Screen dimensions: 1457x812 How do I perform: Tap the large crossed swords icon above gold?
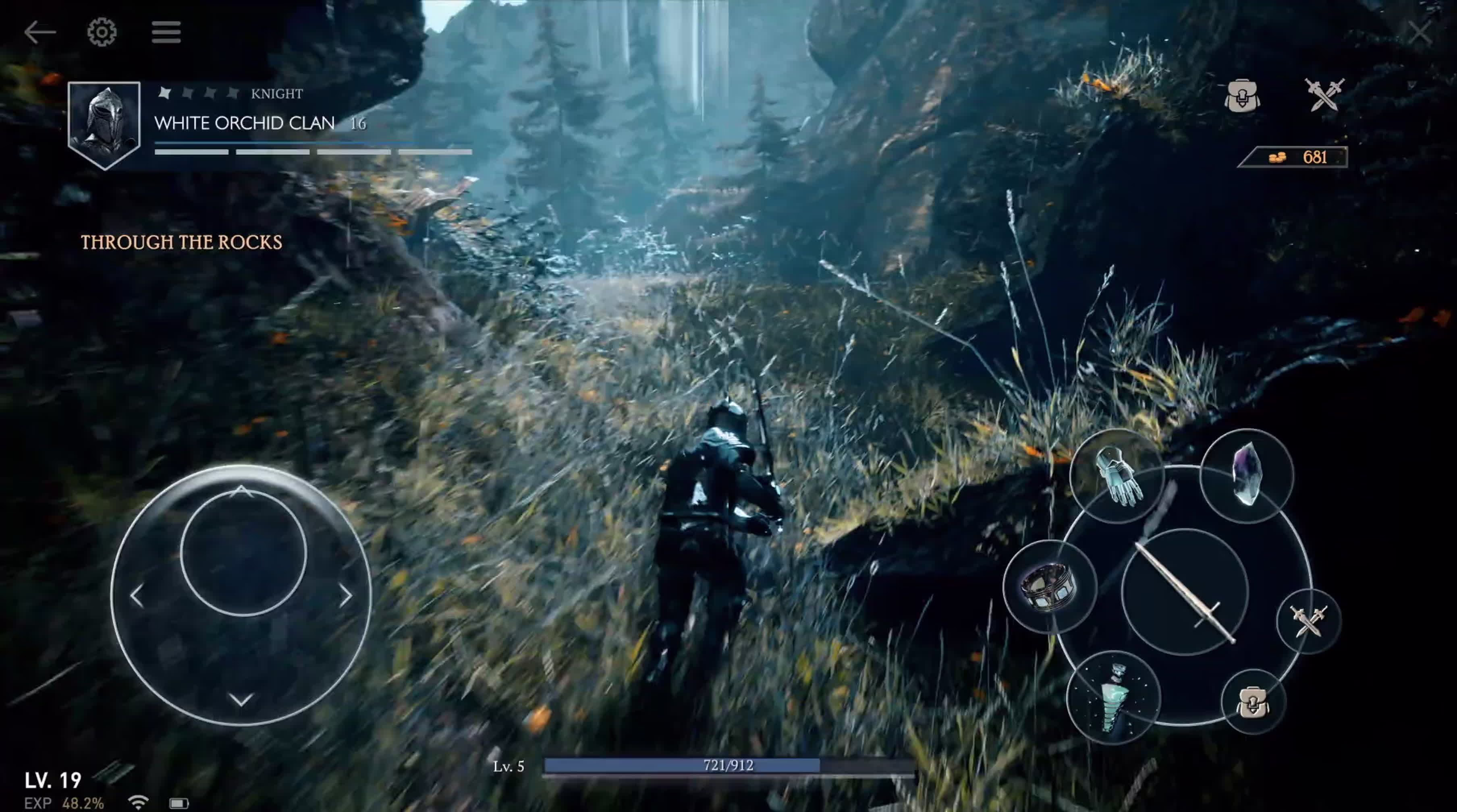coord(1324,94)
